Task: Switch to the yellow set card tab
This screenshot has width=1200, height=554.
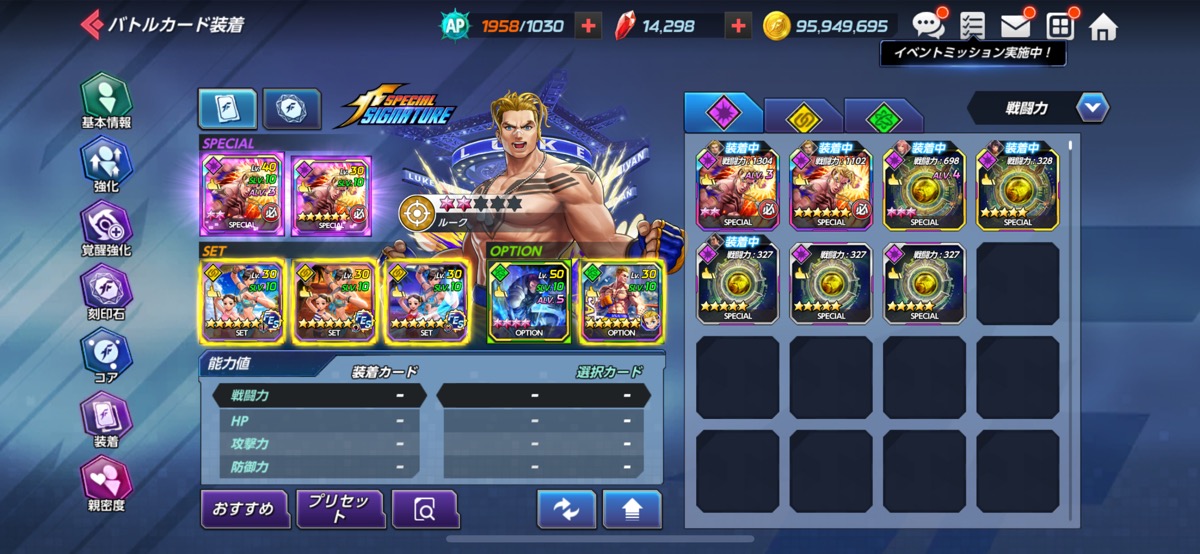Action: tap(802, 116)
